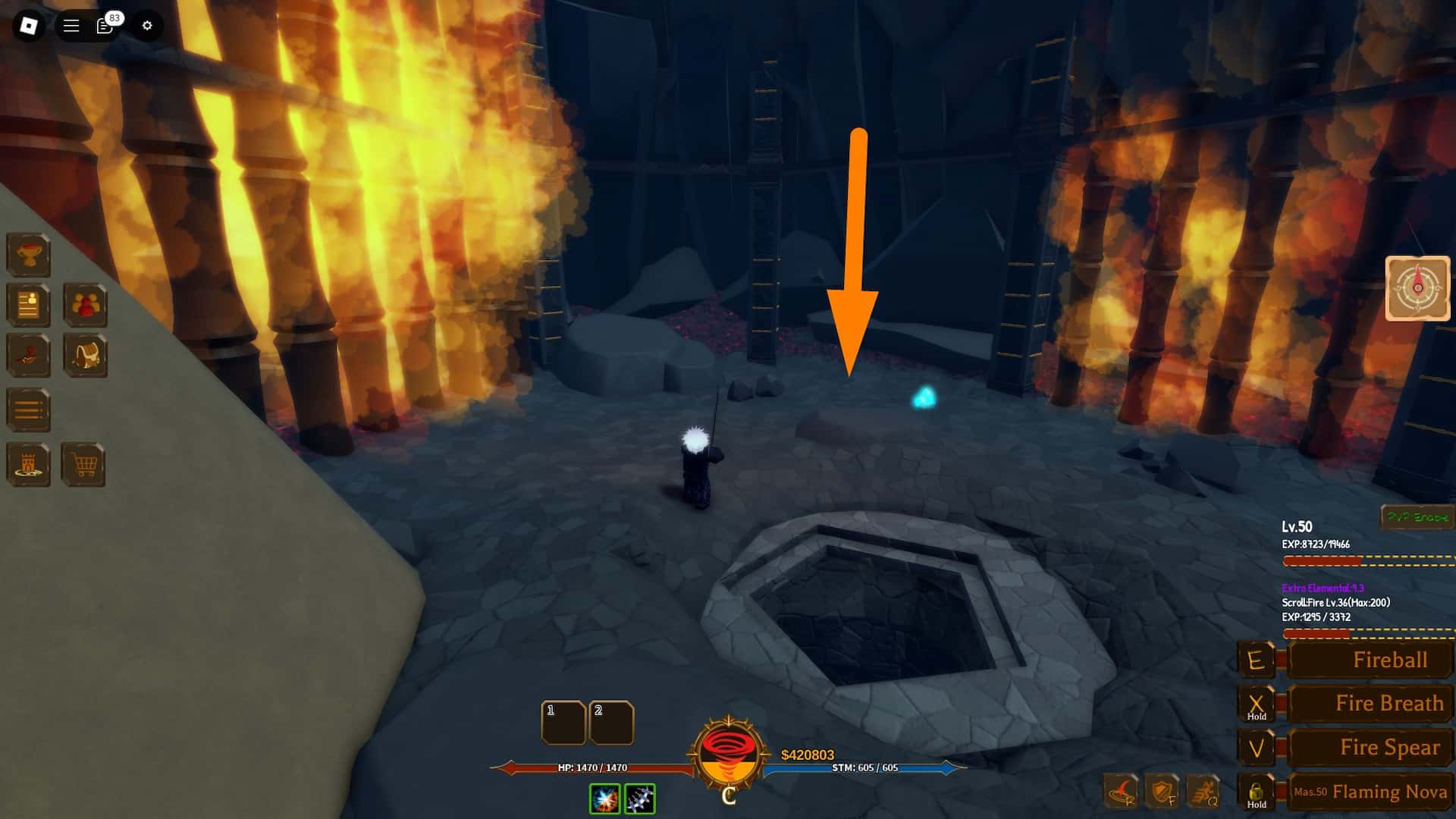
Task: Open the trophy achievements panel
Action: click(x=29, y=256)
